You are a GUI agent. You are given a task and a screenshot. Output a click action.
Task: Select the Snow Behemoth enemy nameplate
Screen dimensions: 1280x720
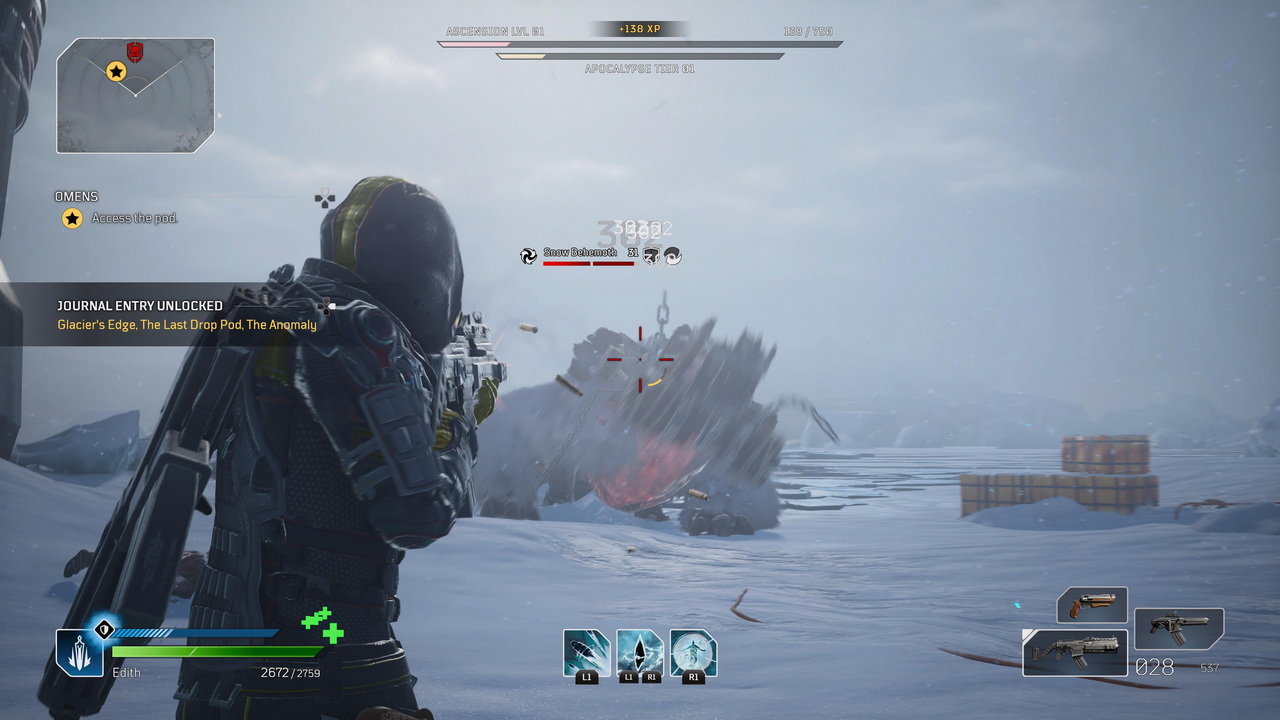[x=580, y=253]
